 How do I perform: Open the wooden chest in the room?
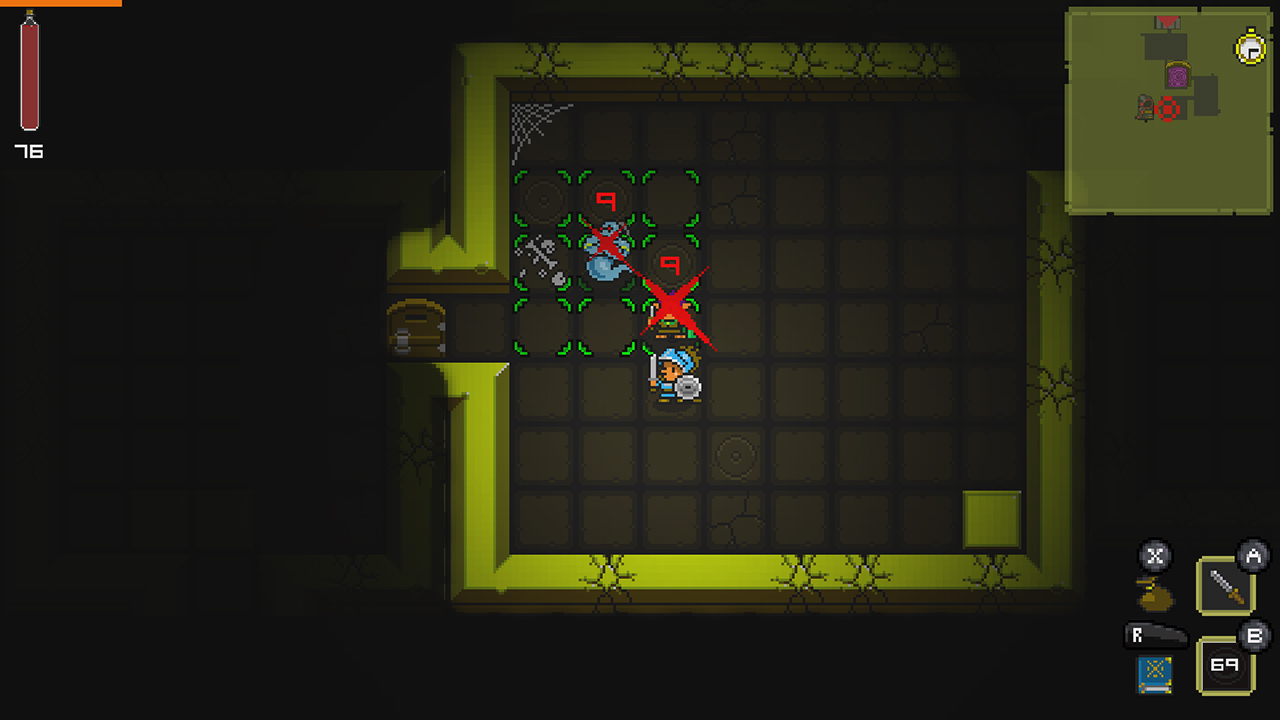(414, 330)
